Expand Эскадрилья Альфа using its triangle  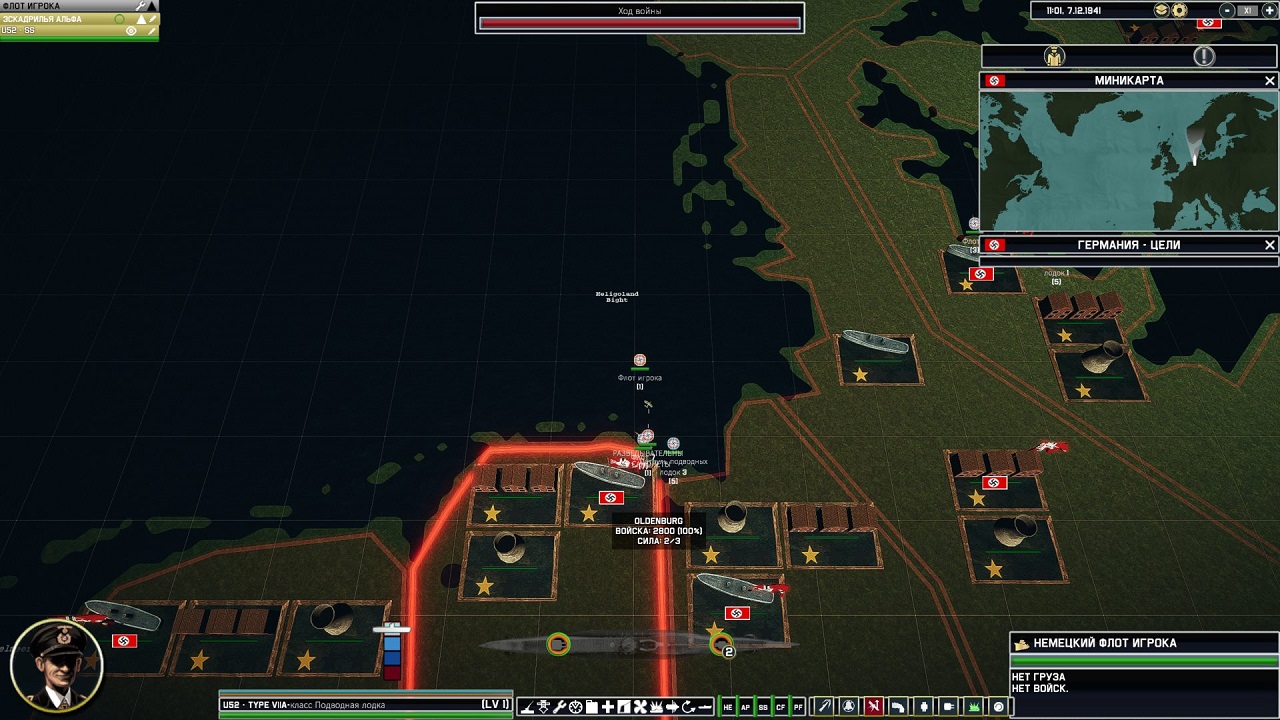141,18
